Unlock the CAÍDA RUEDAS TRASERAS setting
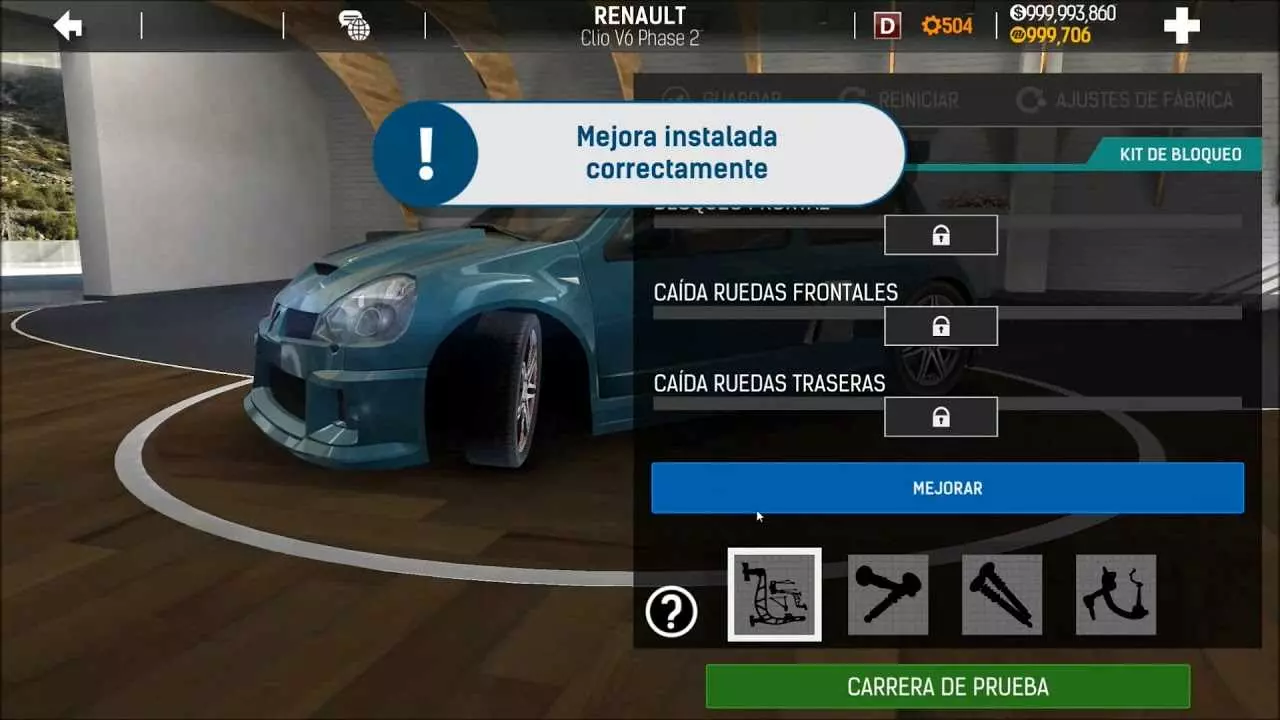This screenshot has height=720, width=1280. pos(940,416)
